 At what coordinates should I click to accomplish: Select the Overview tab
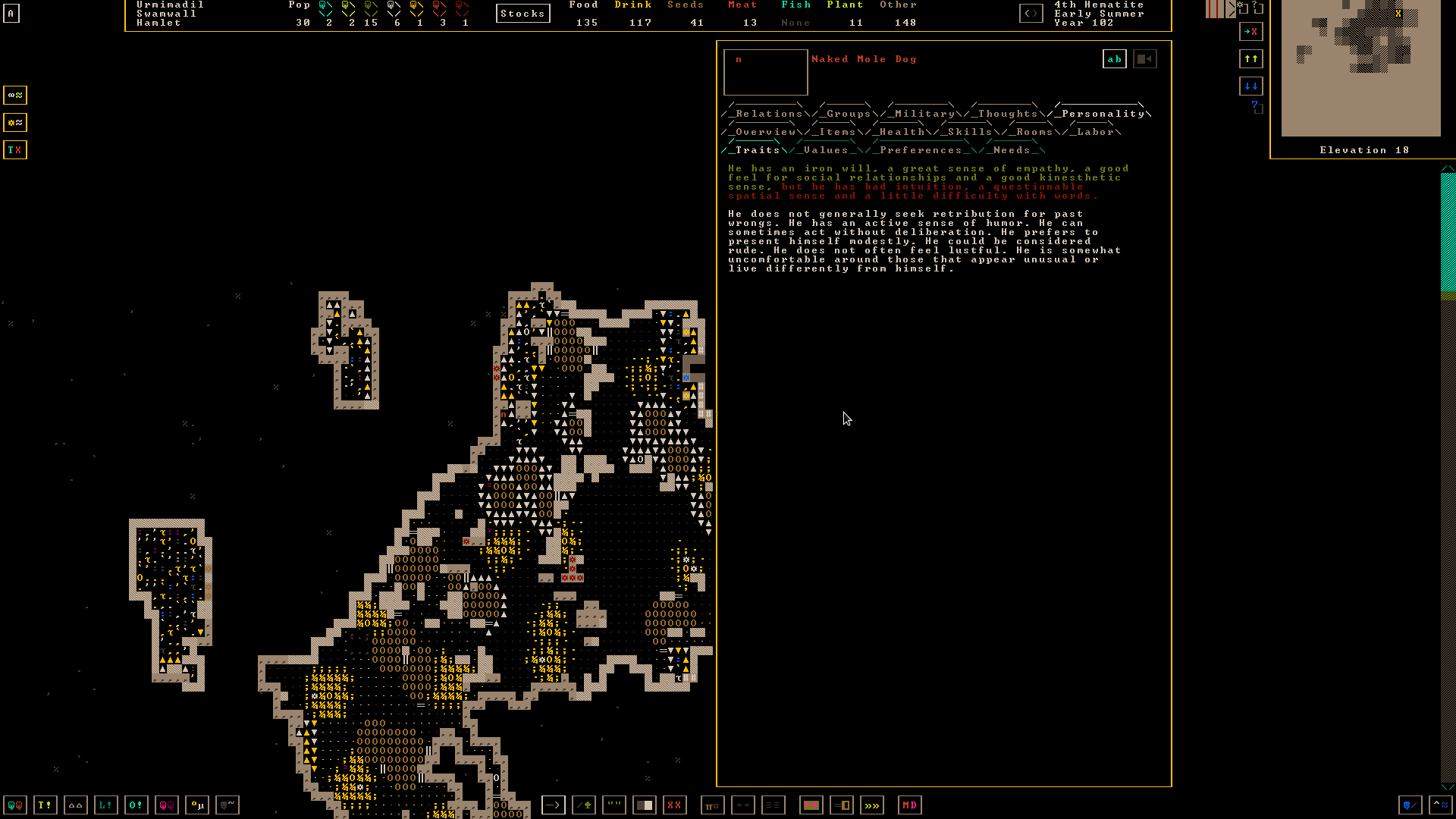pyautogui.click(x=765, y=132)
